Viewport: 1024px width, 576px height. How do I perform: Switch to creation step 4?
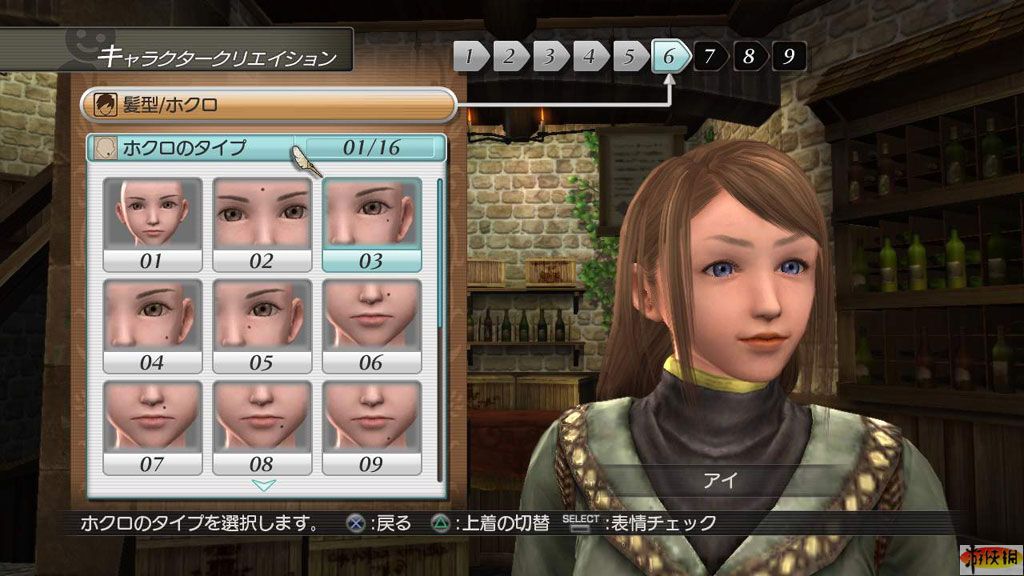tap(589, 56)
